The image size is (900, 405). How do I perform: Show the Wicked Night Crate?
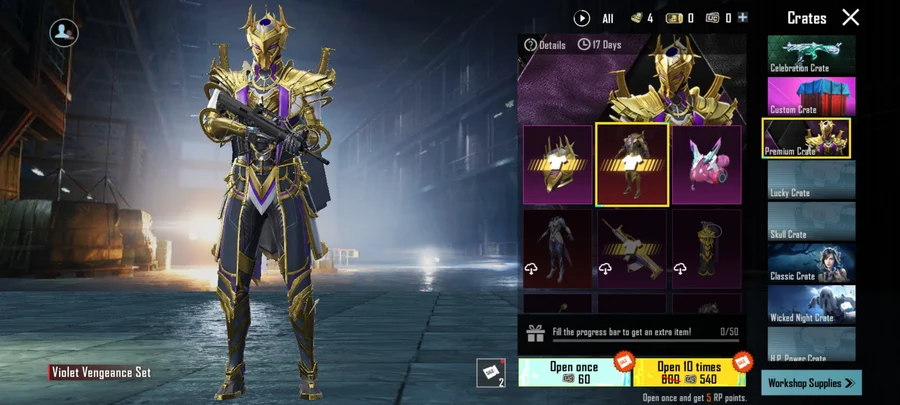(x=811, y=305)
